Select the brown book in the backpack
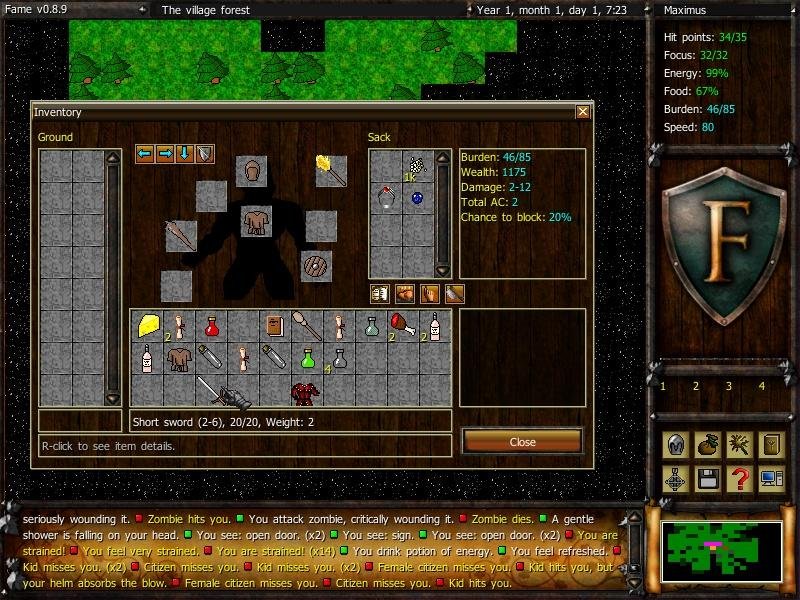This screenshot has height=600, width=800. point(274,325)
